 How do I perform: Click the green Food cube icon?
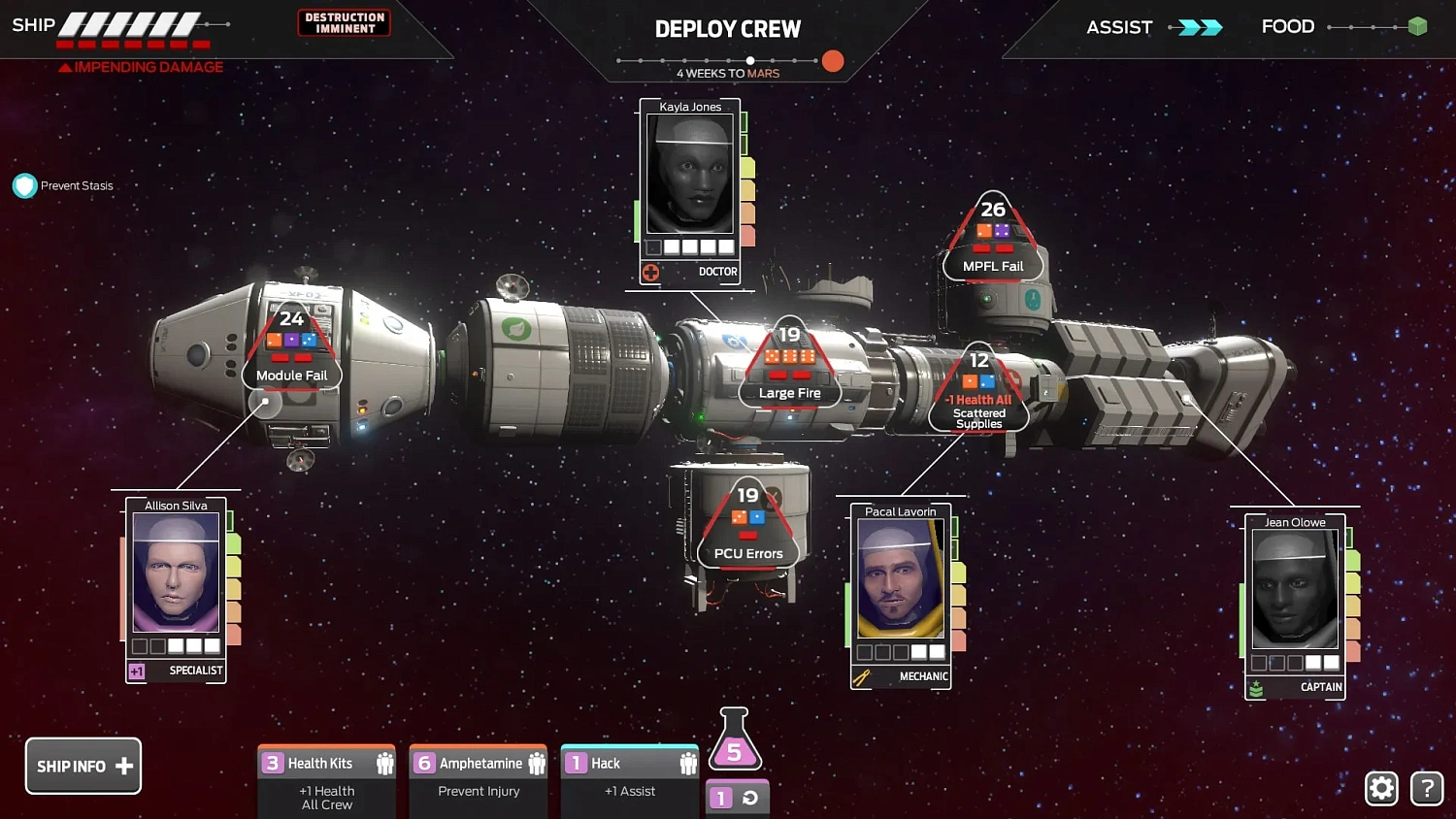click(1416, 27)
